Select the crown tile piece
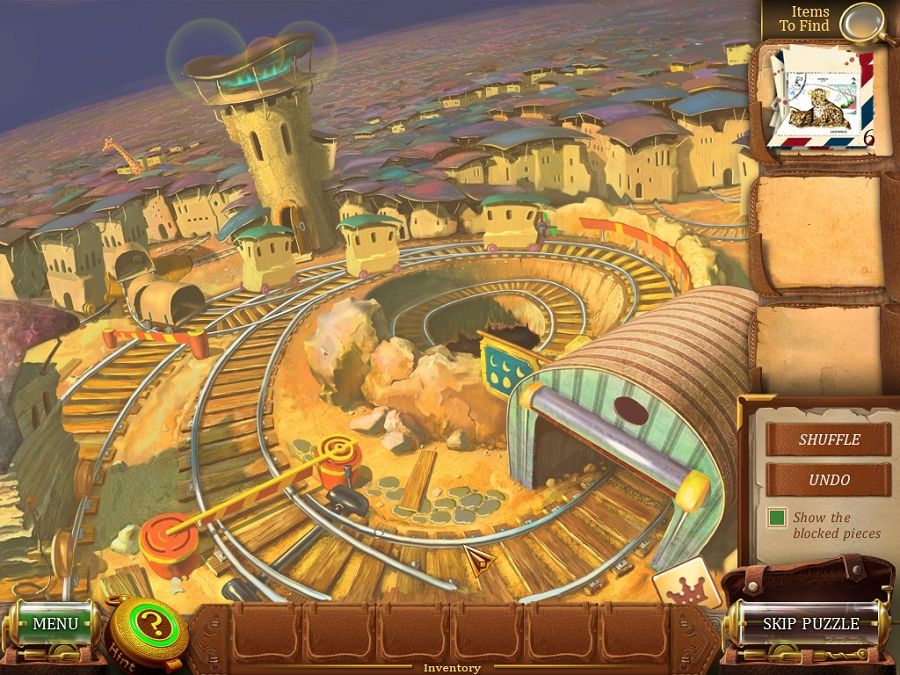Image resolution: width=900 pixels, height=675 pixels. pos(687,587)
